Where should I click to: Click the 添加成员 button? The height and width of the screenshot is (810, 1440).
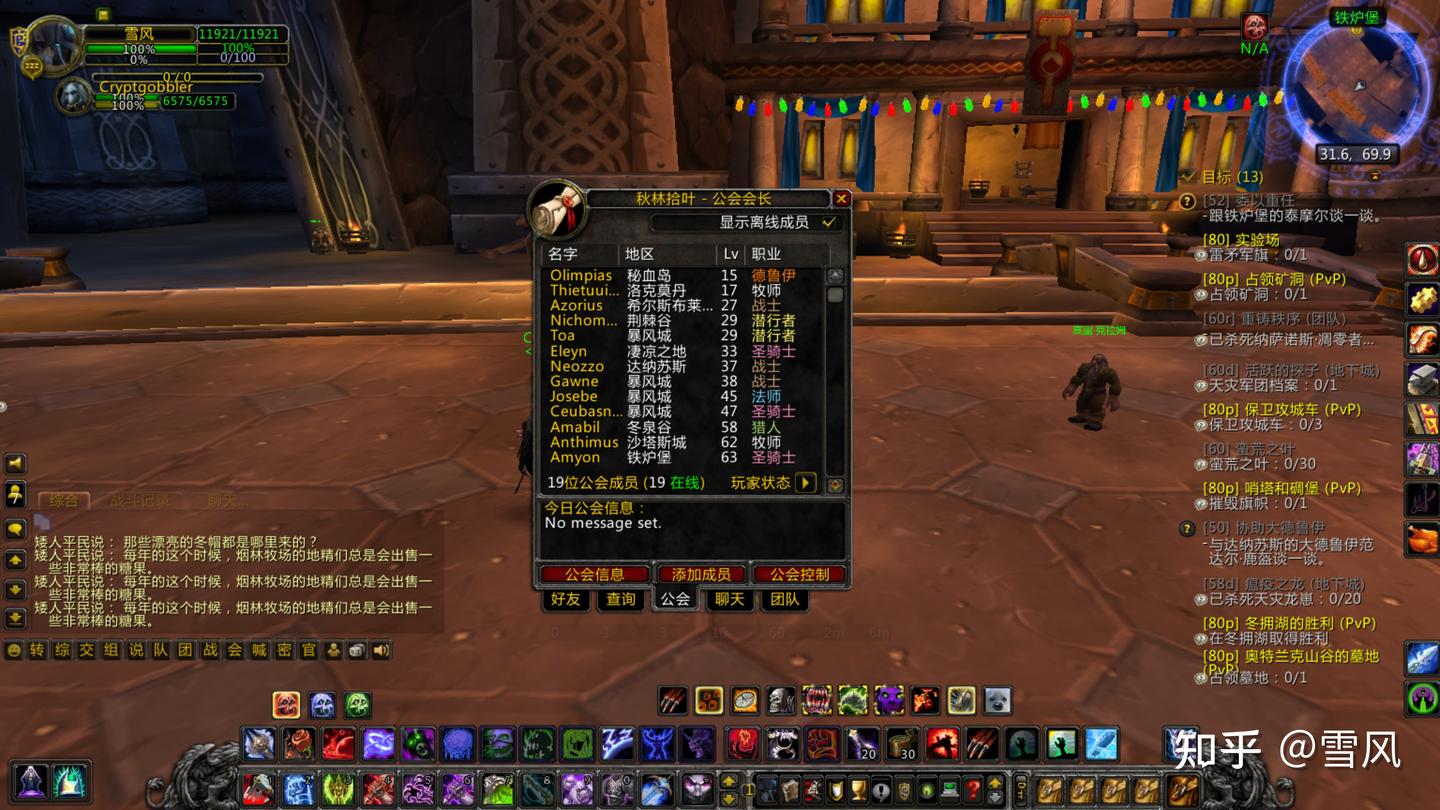(701, 574)
